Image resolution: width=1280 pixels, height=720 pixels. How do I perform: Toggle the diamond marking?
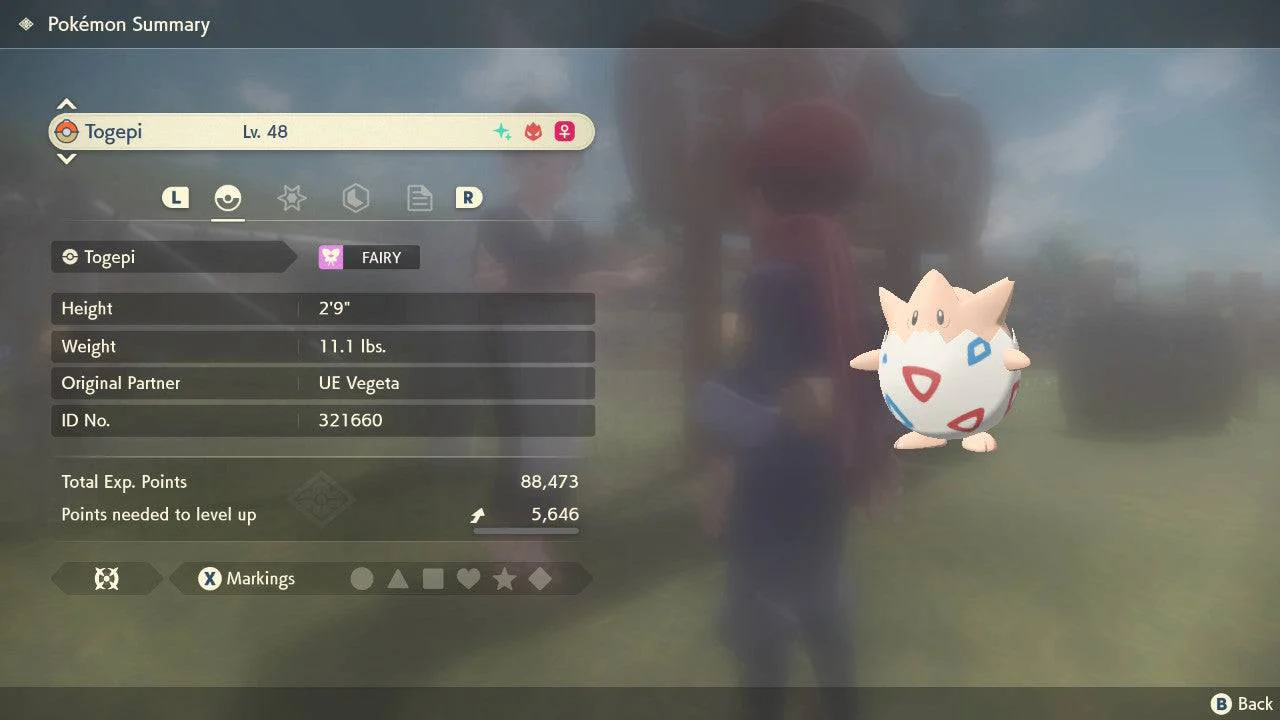pyautogui.click(x=540, y=579)
